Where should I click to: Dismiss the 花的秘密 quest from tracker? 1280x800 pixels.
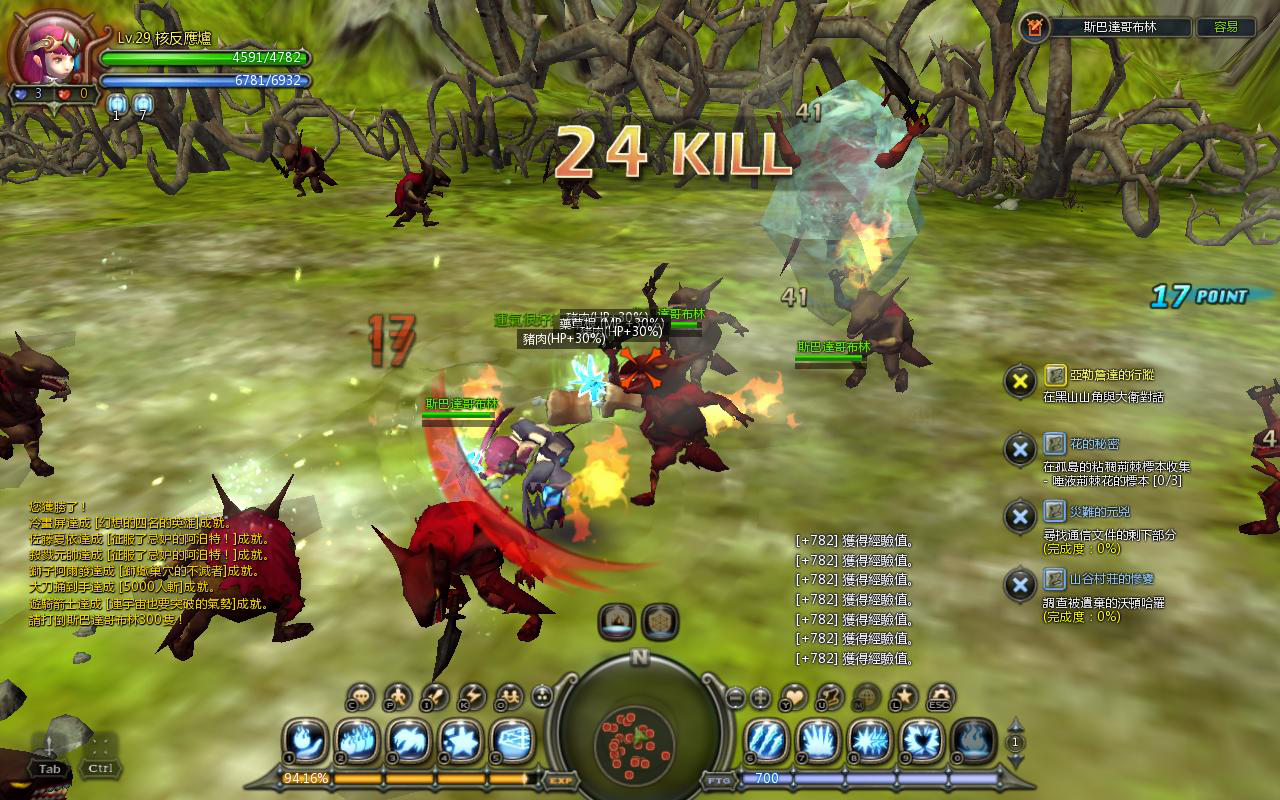pos(1019,449)
